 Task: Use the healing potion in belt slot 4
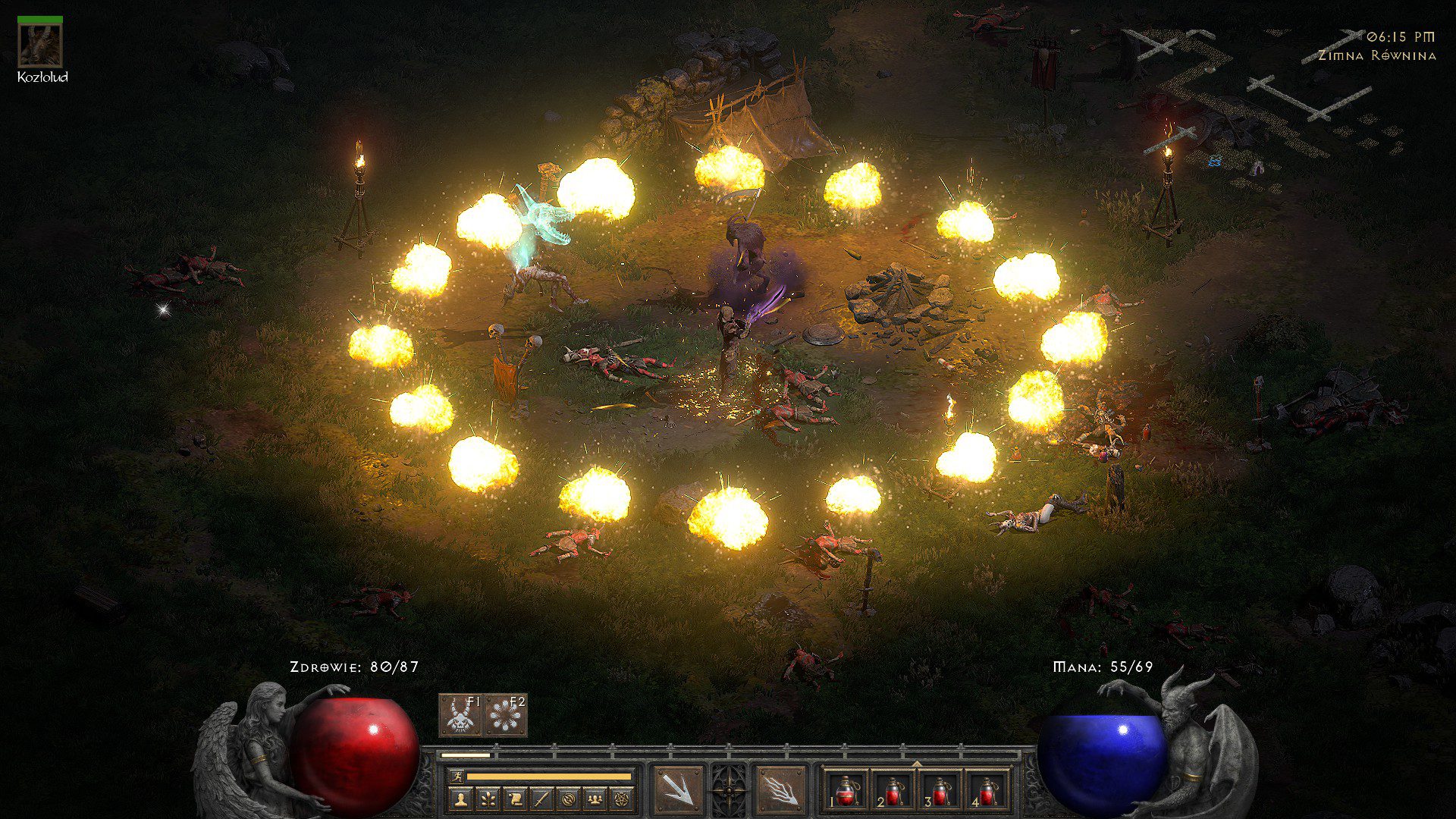(x=987, y=791)
